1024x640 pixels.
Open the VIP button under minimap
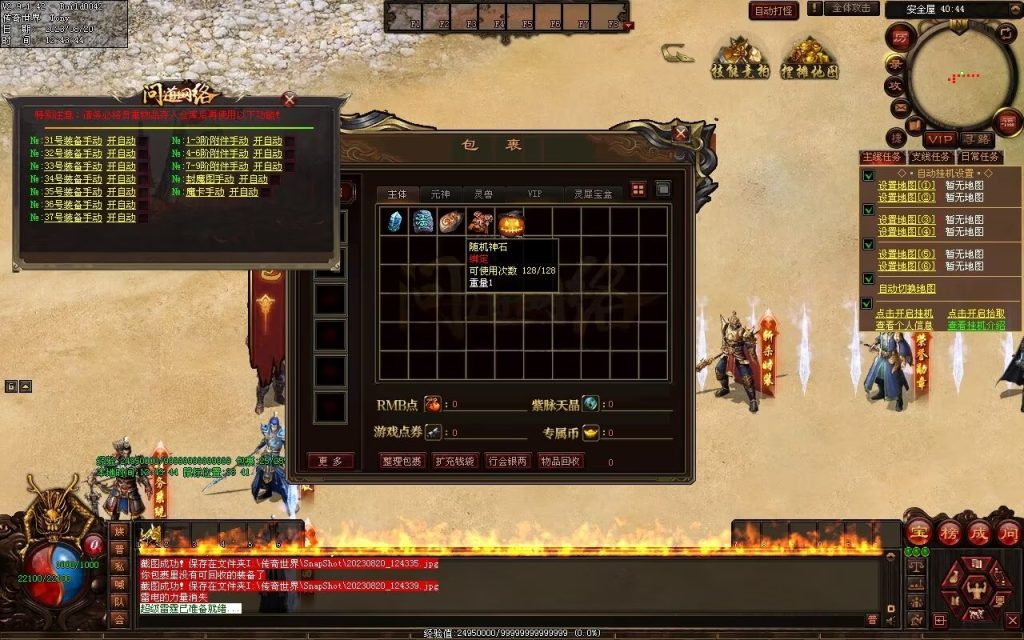[939, 139]
